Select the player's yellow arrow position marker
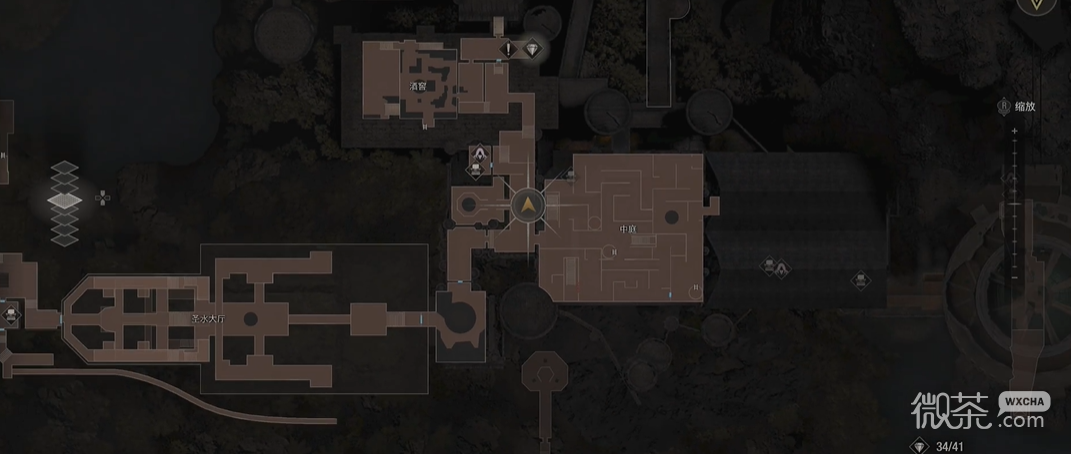The image size is (1071, 454). pos(526,207)
